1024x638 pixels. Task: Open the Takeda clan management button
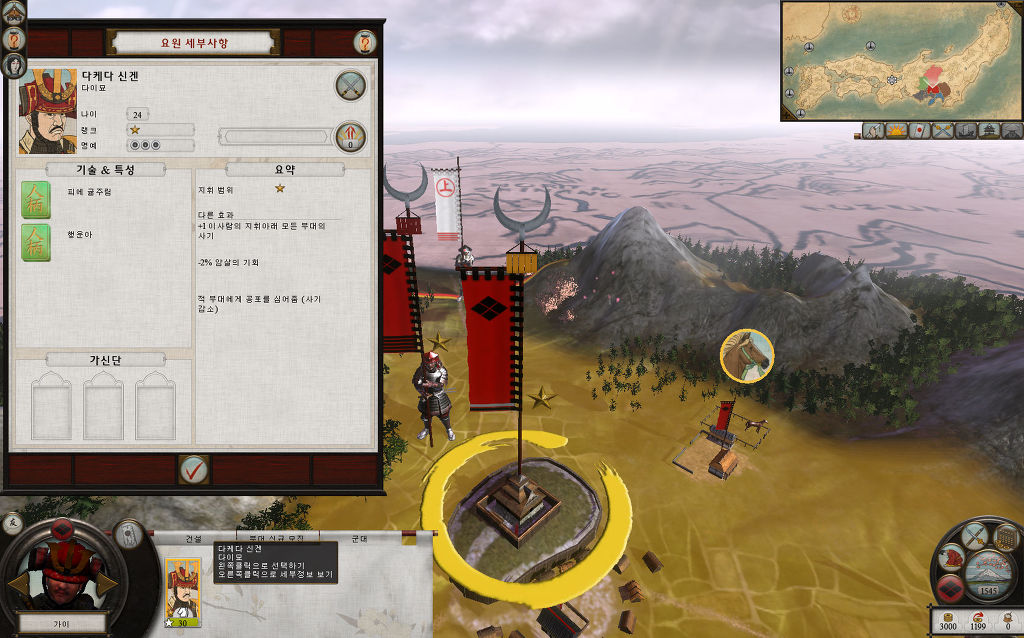pyautogui.click(x=952, y=589)
